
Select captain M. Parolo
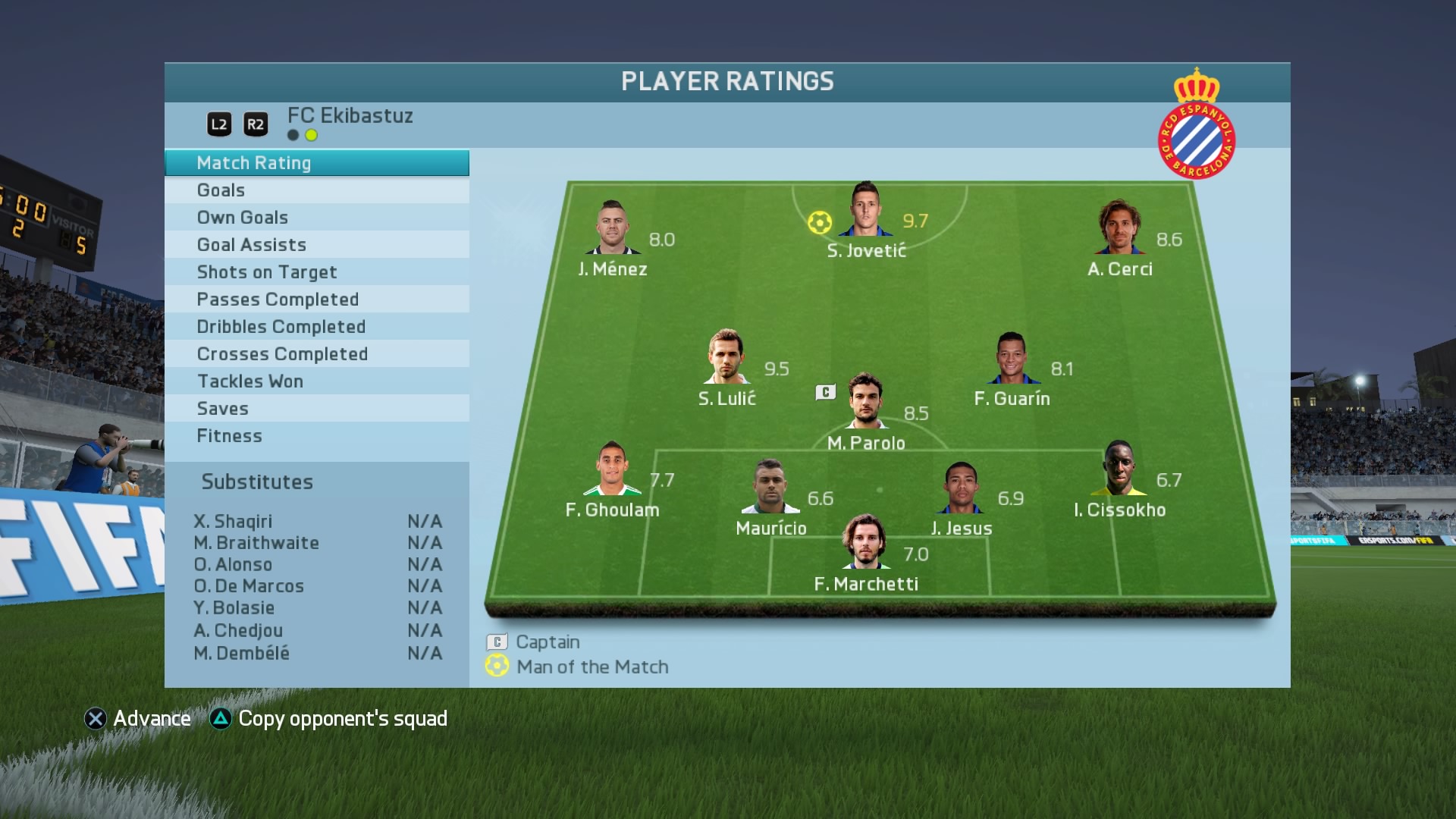coord(865,401)
